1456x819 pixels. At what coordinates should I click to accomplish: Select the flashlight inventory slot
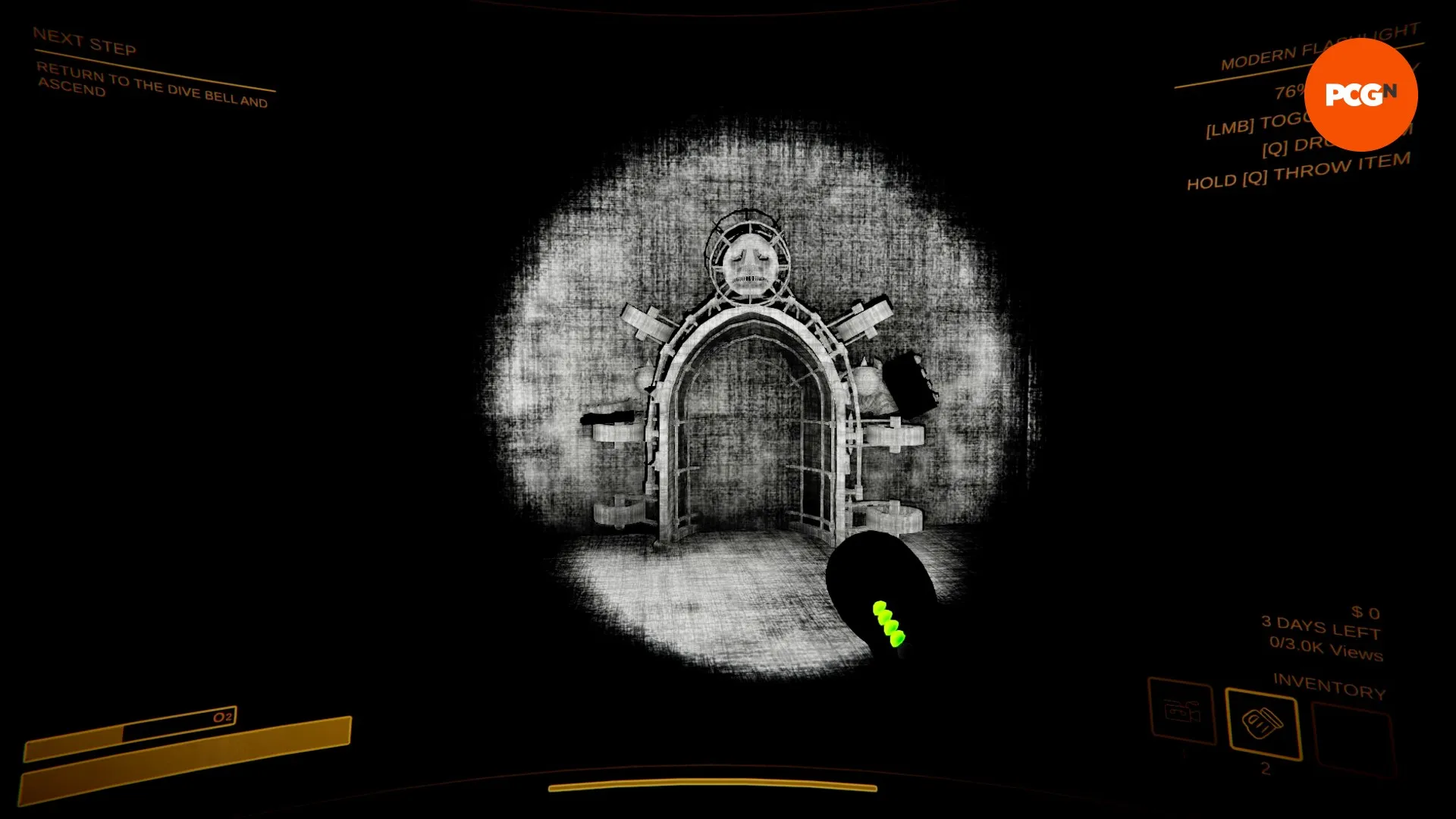click(1263, 723)
